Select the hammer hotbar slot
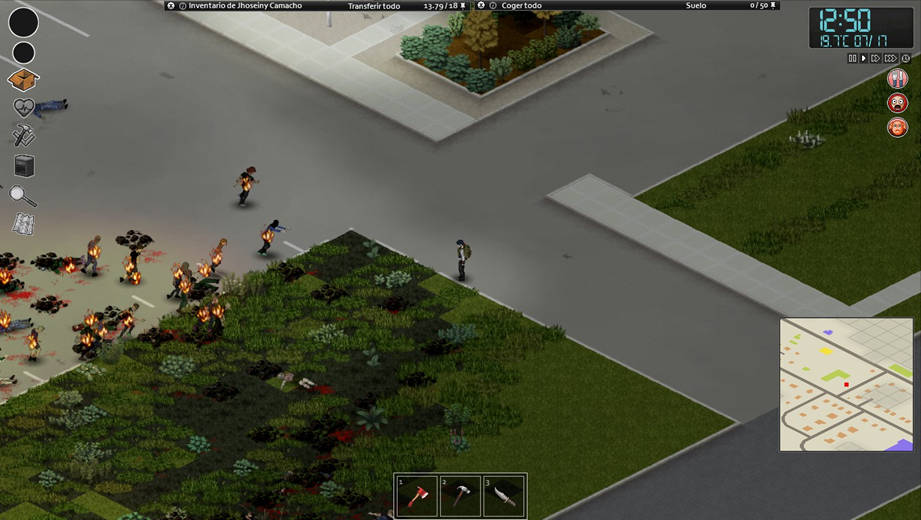The width and height of the screenshot is (921, 520). click(x=460, y=497)
